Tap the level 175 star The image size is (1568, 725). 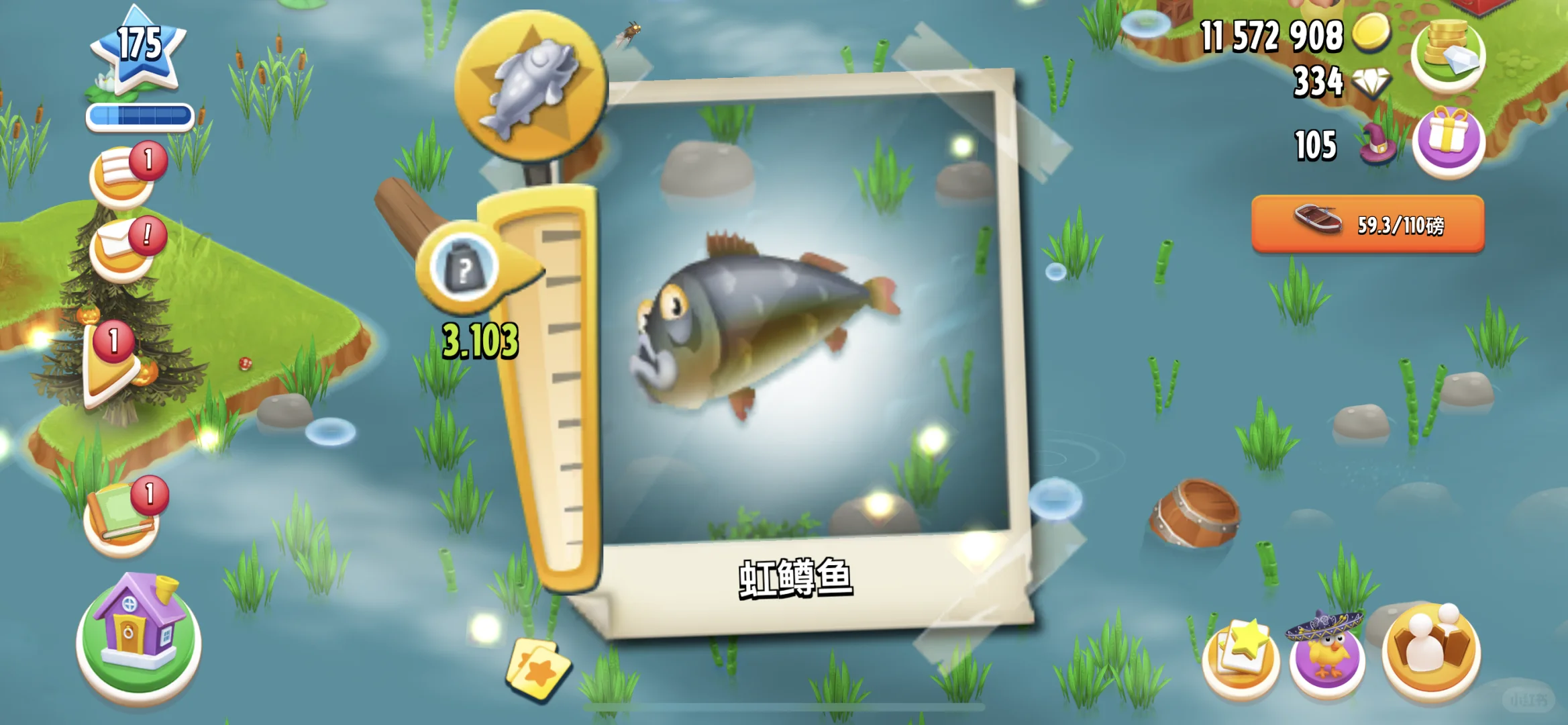138,47
